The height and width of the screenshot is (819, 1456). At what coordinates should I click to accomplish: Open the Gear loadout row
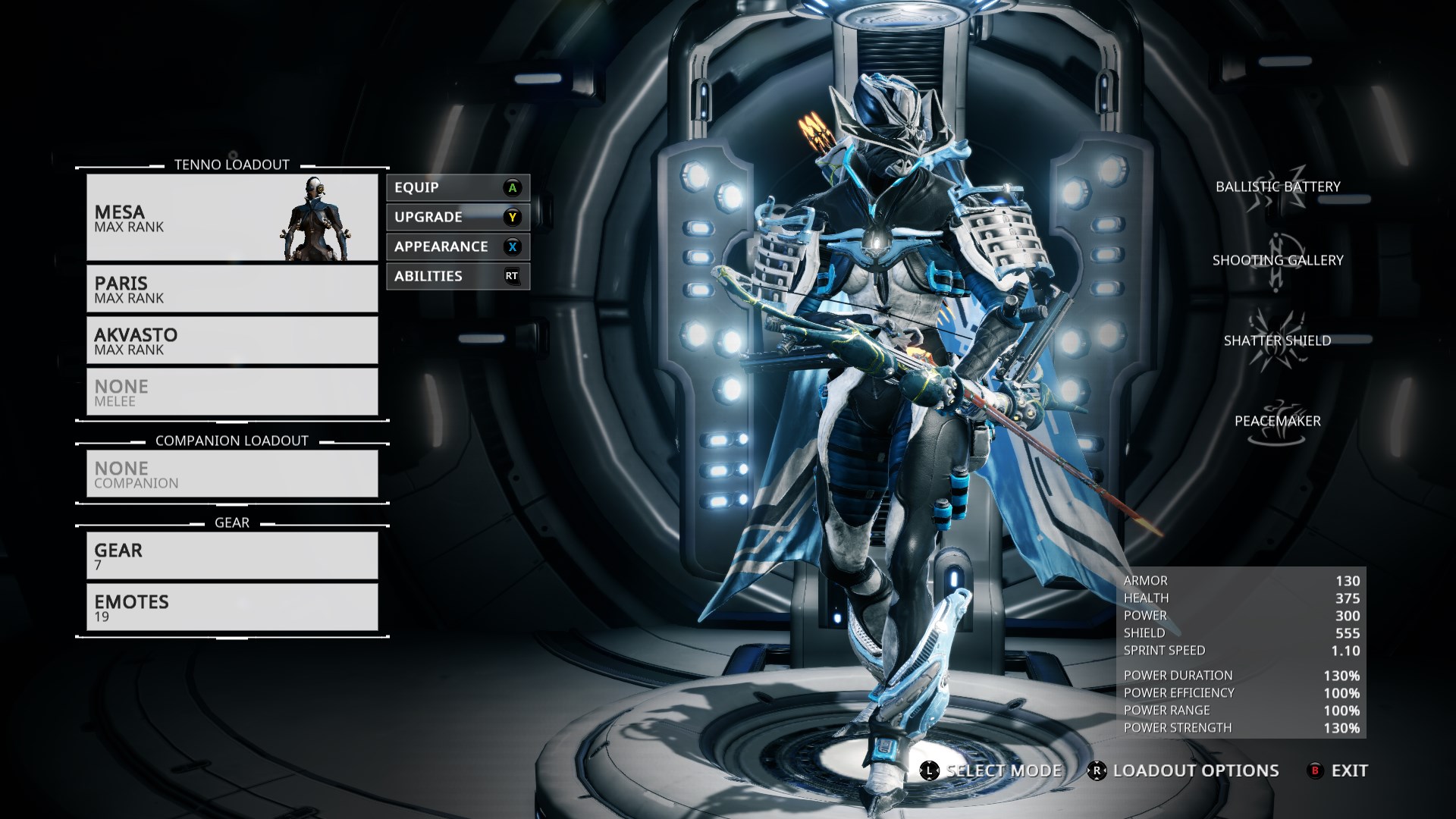pos(232,556)
